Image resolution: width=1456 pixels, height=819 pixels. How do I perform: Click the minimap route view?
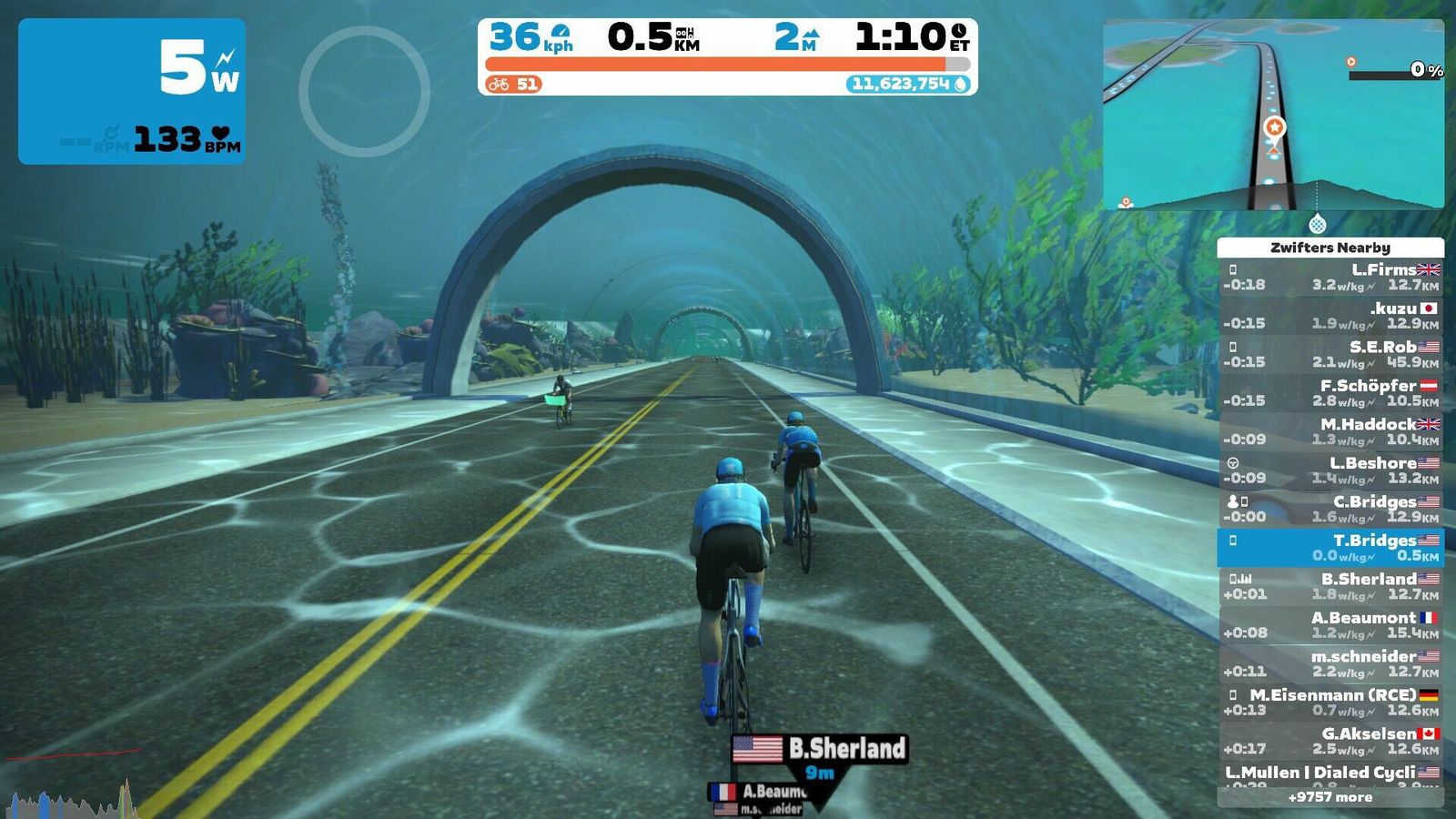click(1272, 114)
